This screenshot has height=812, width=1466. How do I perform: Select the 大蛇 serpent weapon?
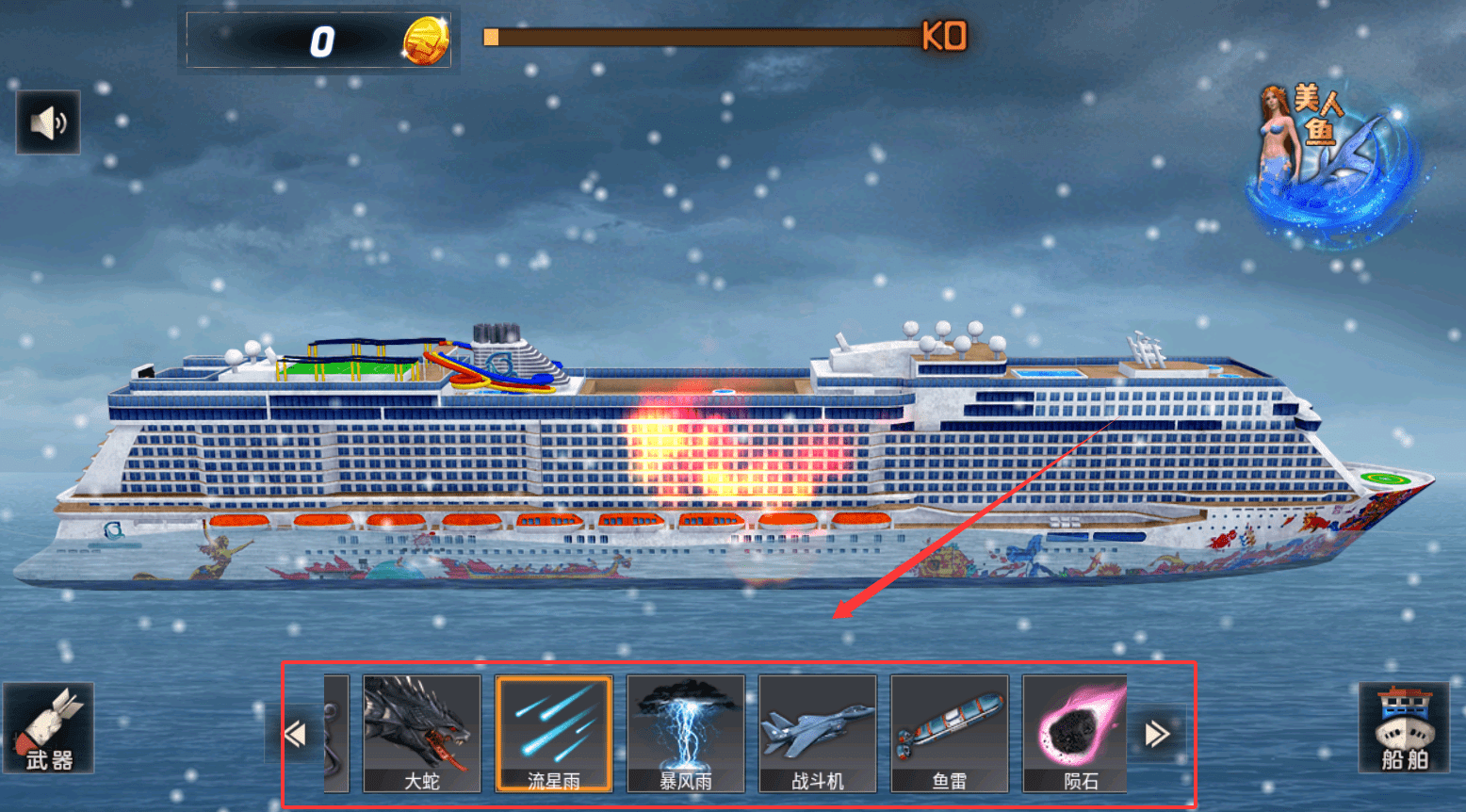pyautogui.click(x=422, y=734)
